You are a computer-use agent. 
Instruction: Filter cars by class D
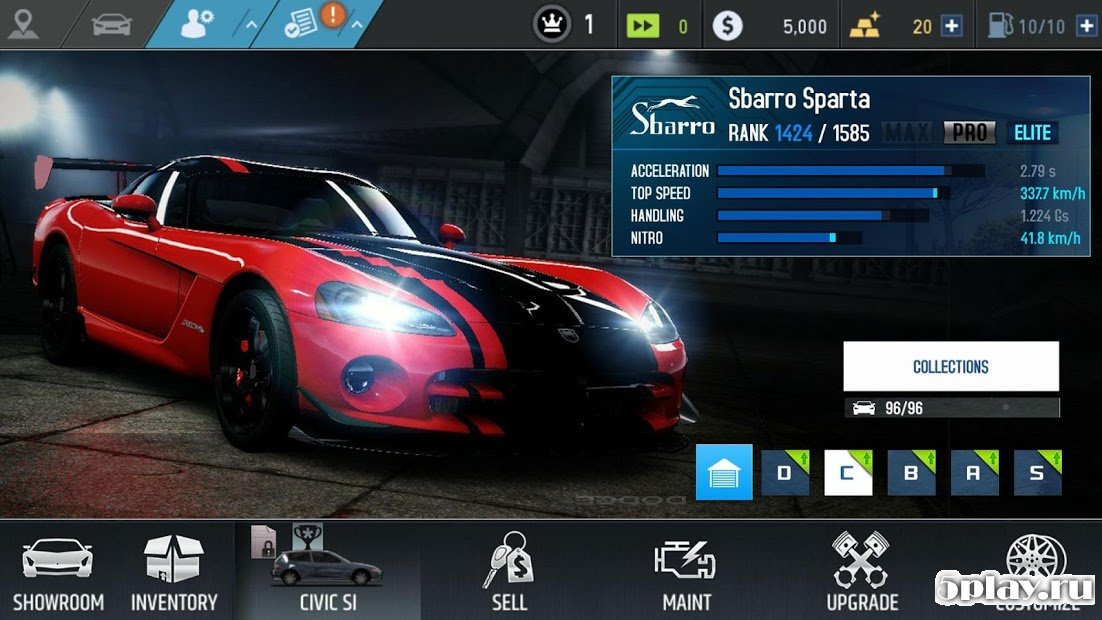785,473
